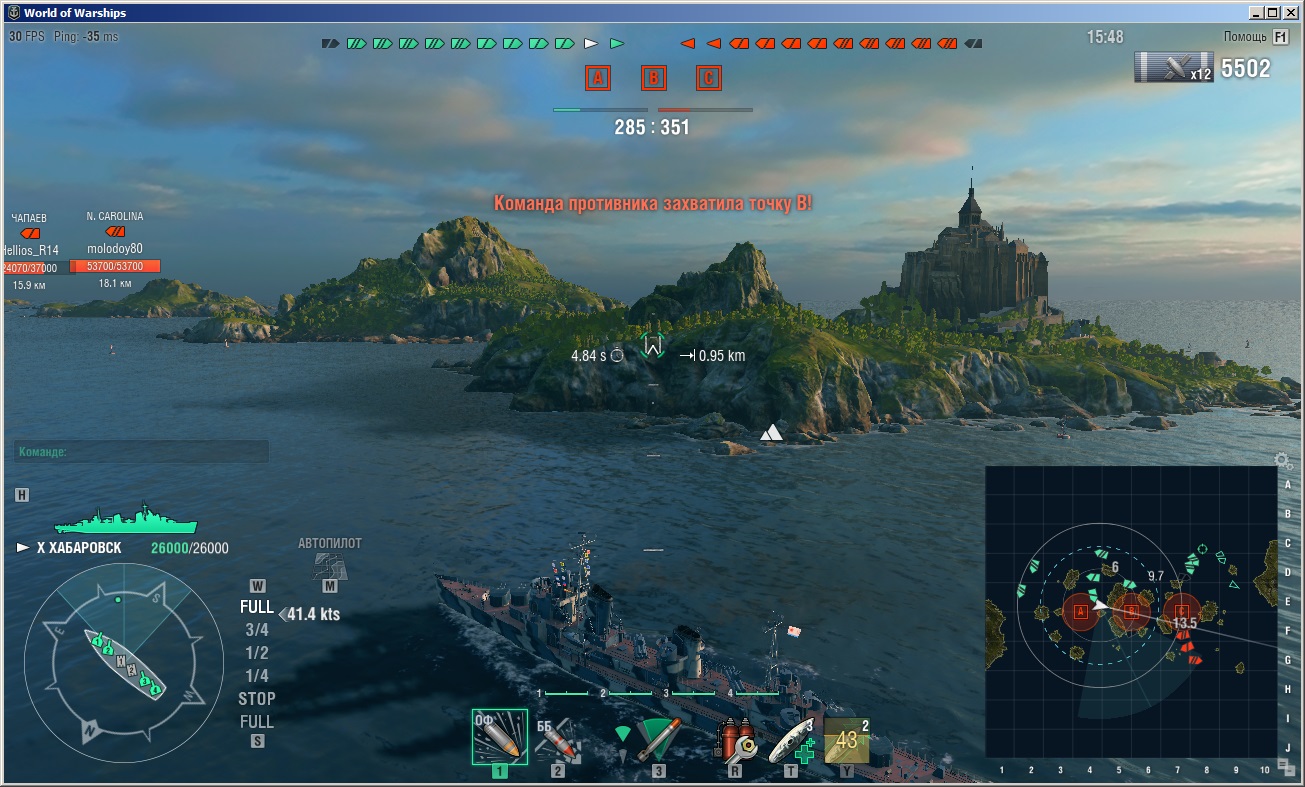
Task: Ping capture point A on minimap
Action: point(1080,610)
